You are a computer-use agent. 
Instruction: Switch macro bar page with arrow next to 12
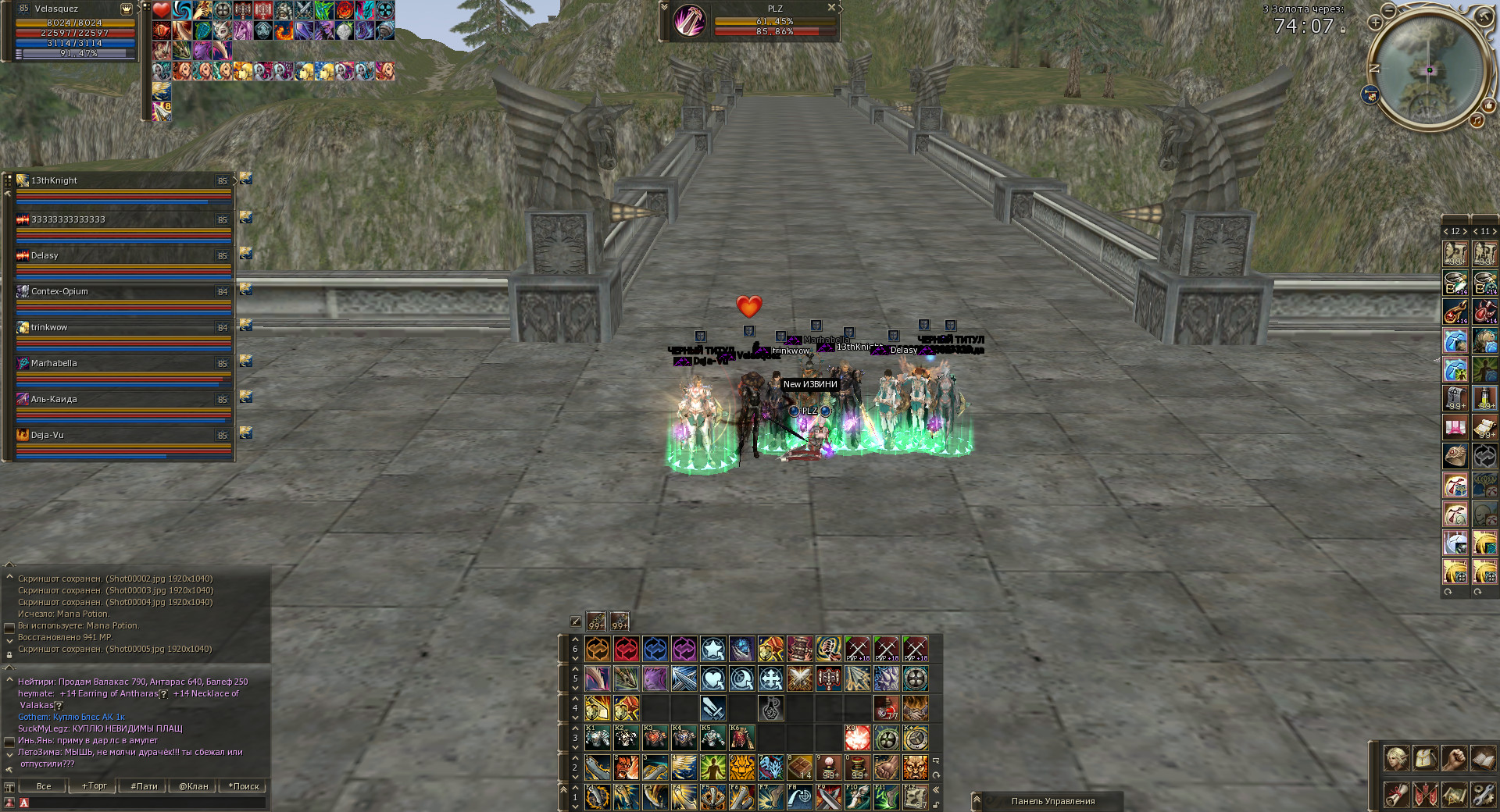(1465, 232)
